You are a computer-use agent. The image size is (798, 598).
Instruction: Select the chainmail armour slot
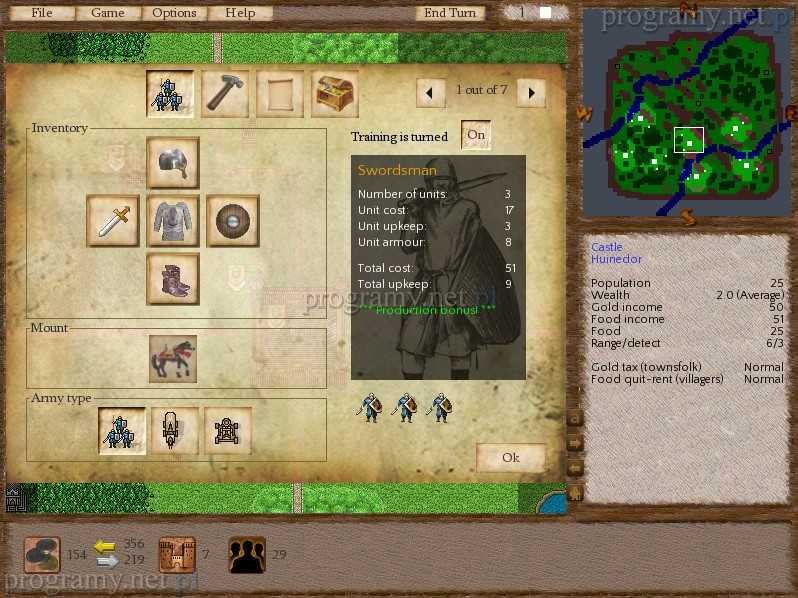[x=173, y=220]
